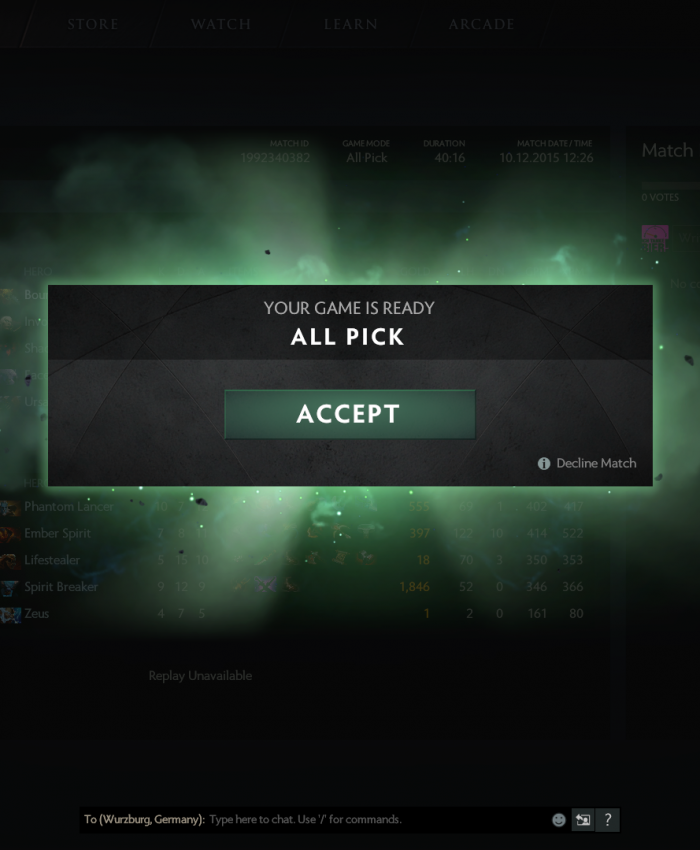
Task: Click the chat channel switch icon
Action: pyautogui.click(x=583, y=820)
